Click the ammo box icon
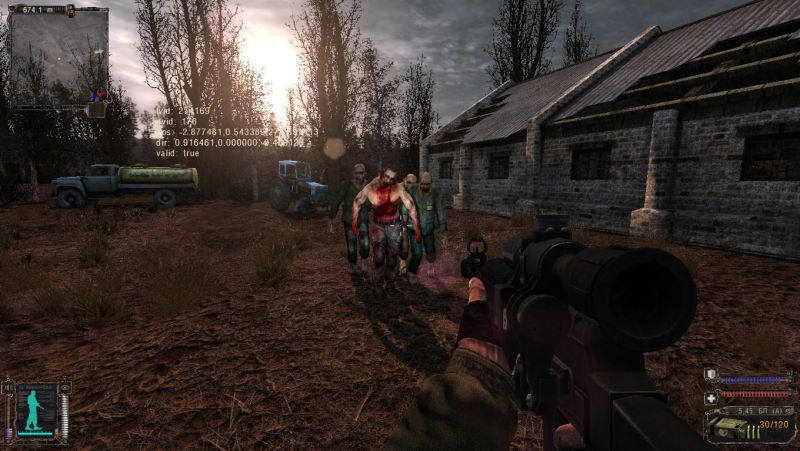Viewport: 800px width, 451px height. tap(730, 427)
